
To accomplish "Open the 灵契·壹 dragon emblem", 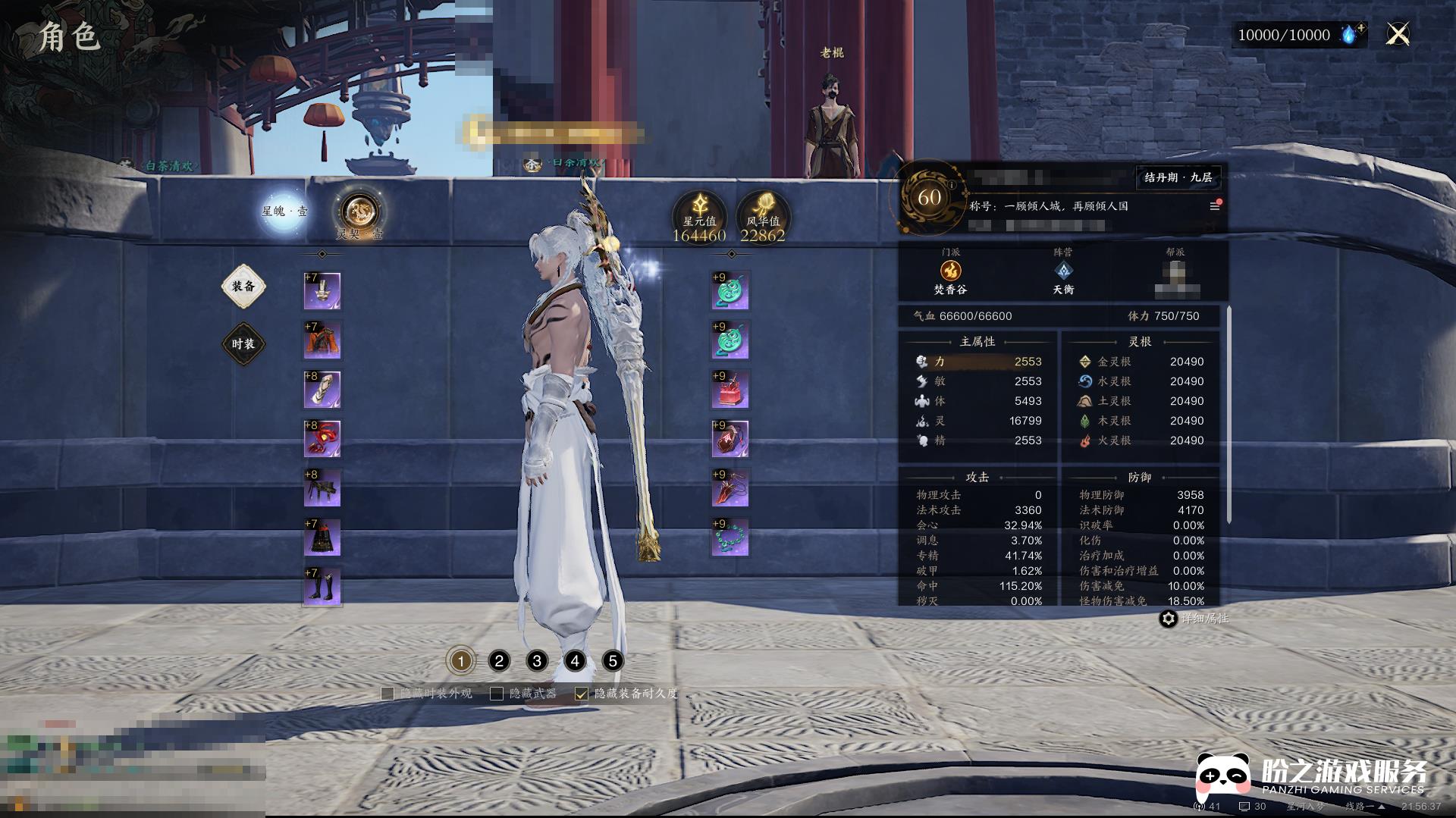I will point(359,212).
